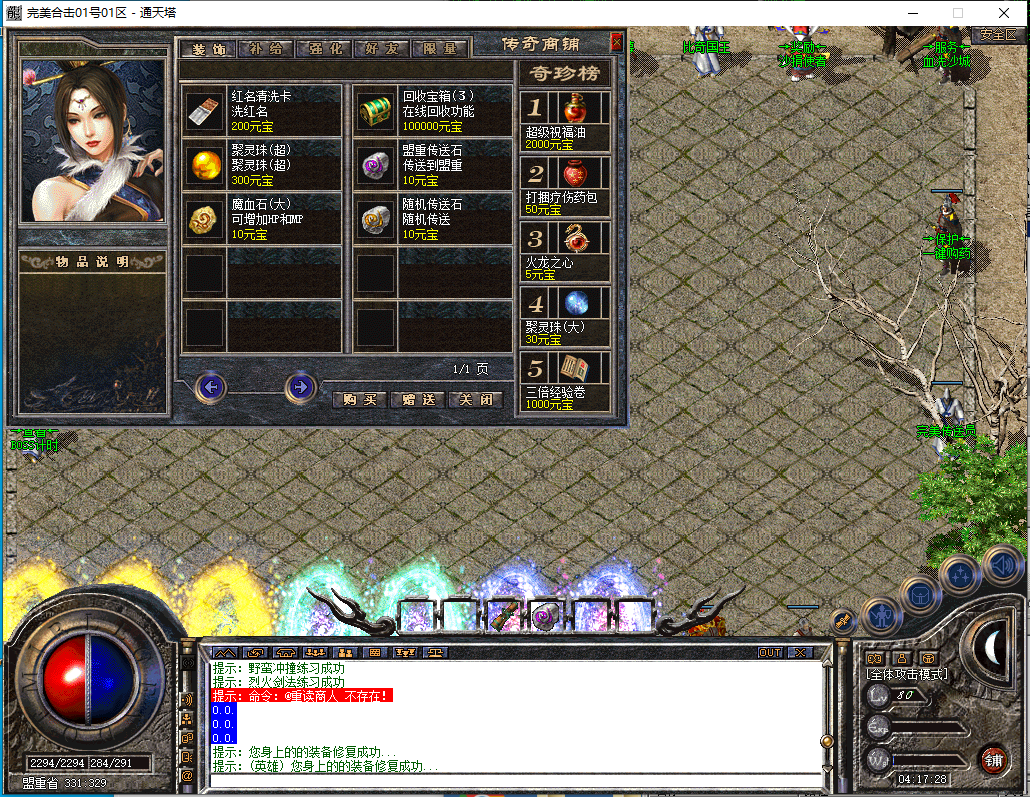Click the 购买 buy button
Viewport: 1030px width, 797px height.
tap(358, 399)
